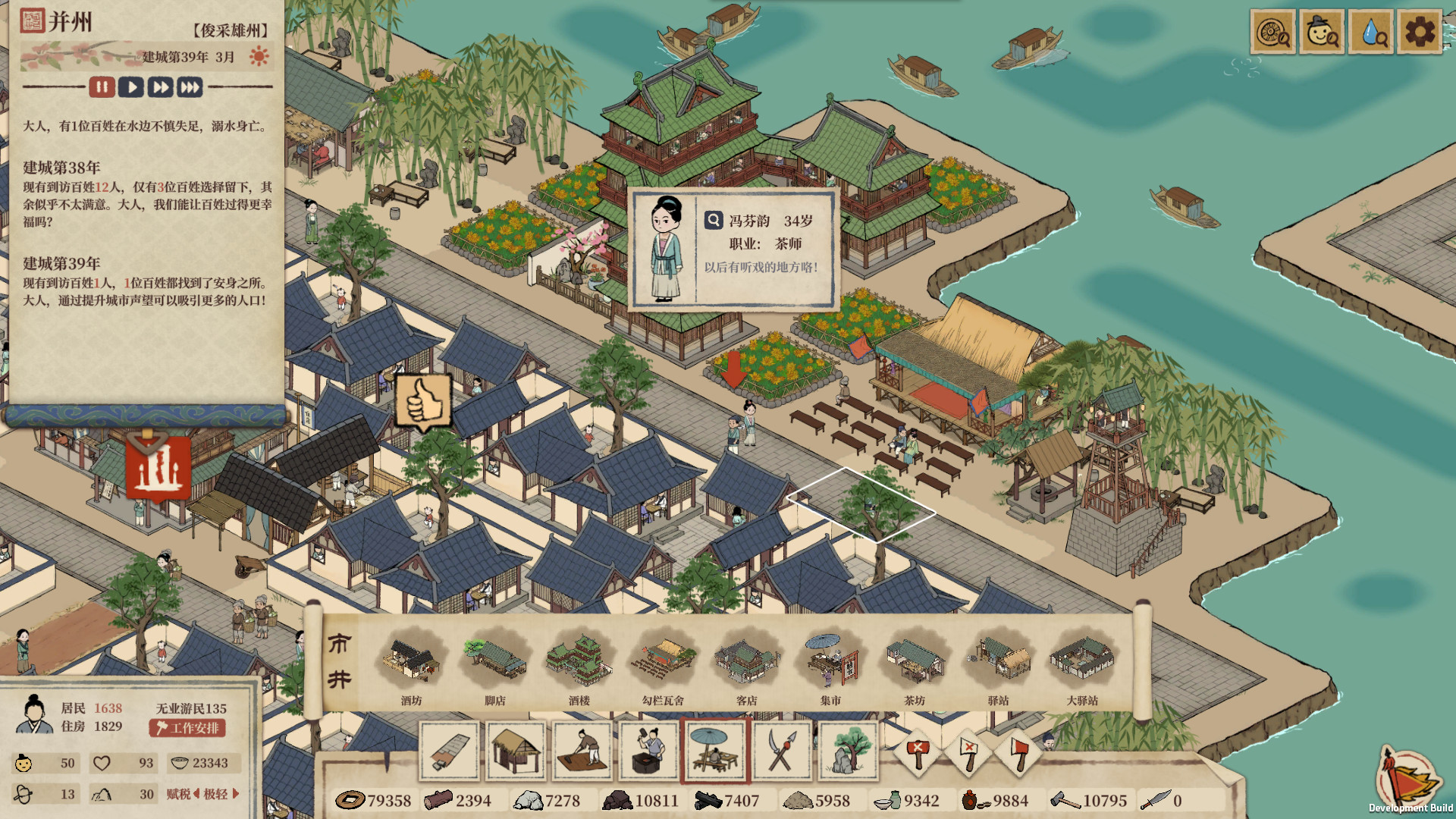
Task: Open the smiling citizen inspection view
Action: pyautogui.click(x=1322, y=33)
